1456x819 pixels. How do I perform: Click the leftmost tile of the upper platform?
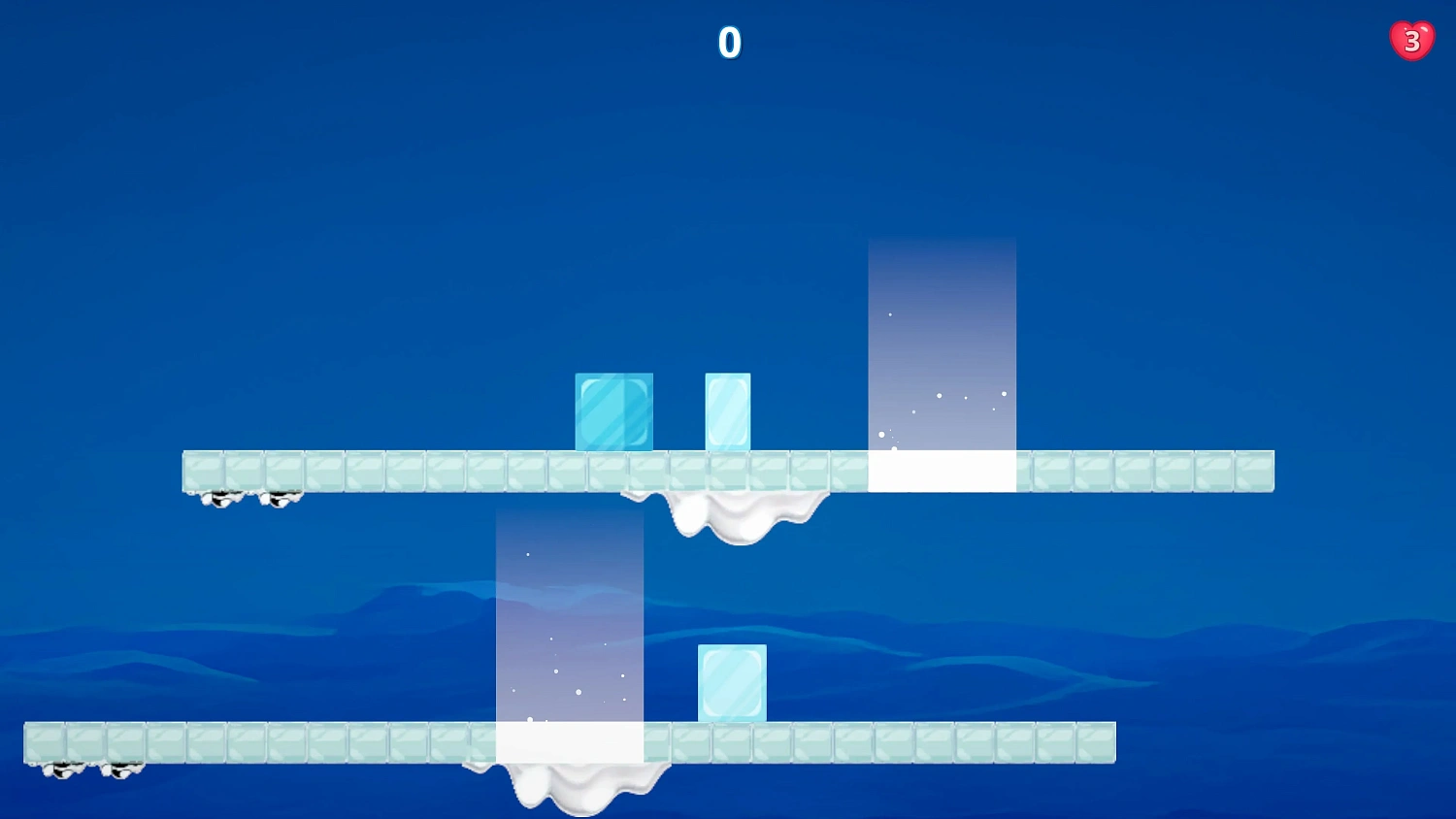[x=201, y=470]
